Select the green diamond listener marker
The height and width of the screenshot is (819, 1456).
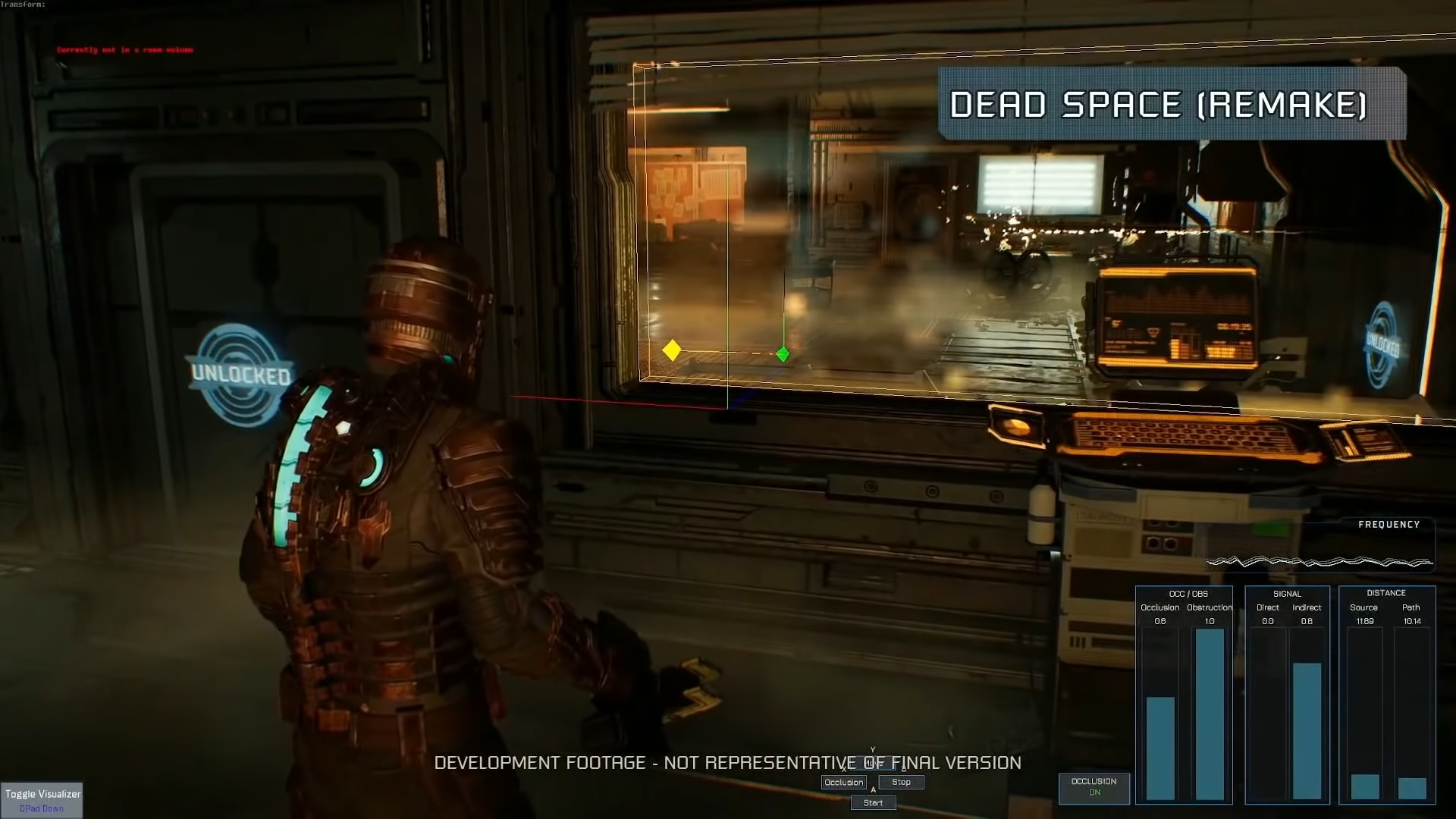pos(783,353)
